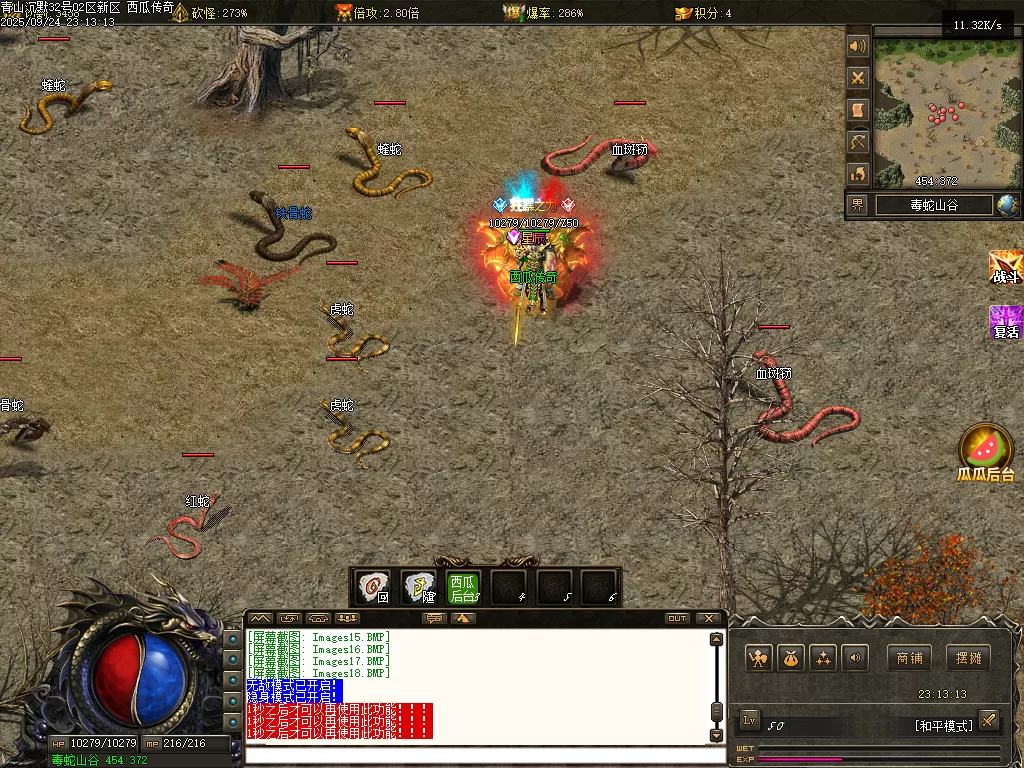Click the Lv. level button
Screen dimensions: 1024x768
(x=751, y=720)
